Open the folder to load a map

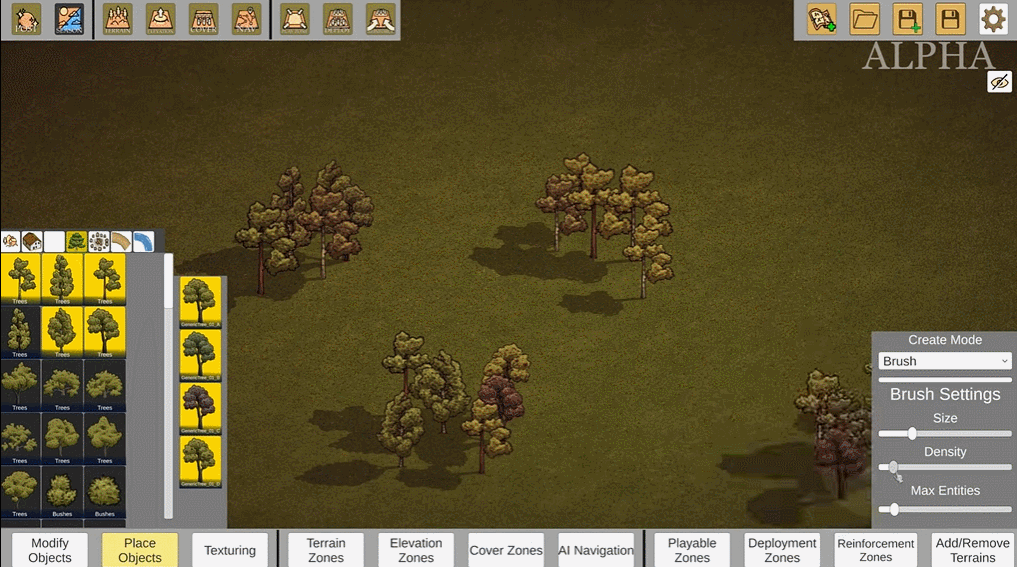point(864,19)
